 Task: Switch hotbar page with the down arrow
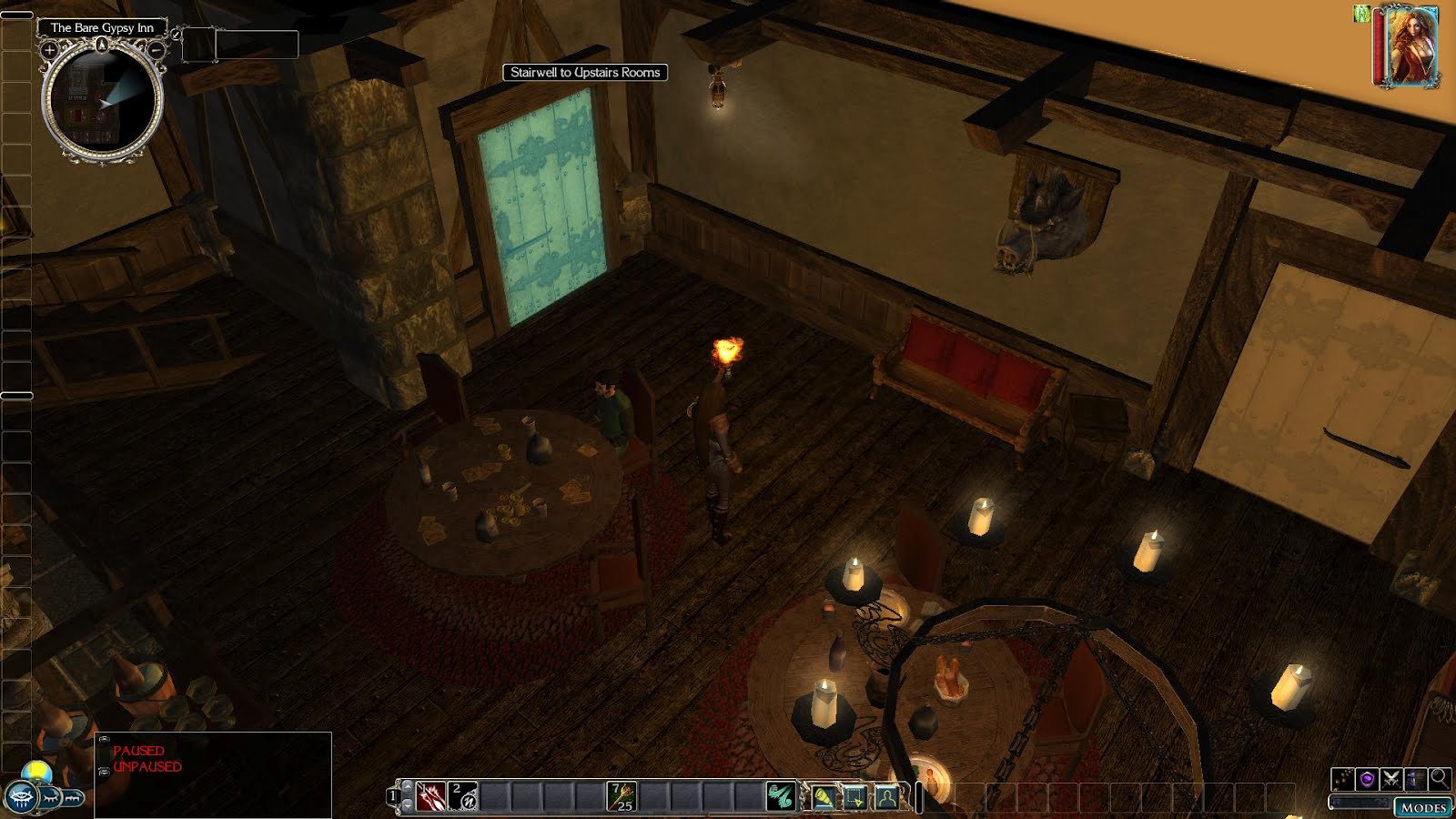coord(407,806)
